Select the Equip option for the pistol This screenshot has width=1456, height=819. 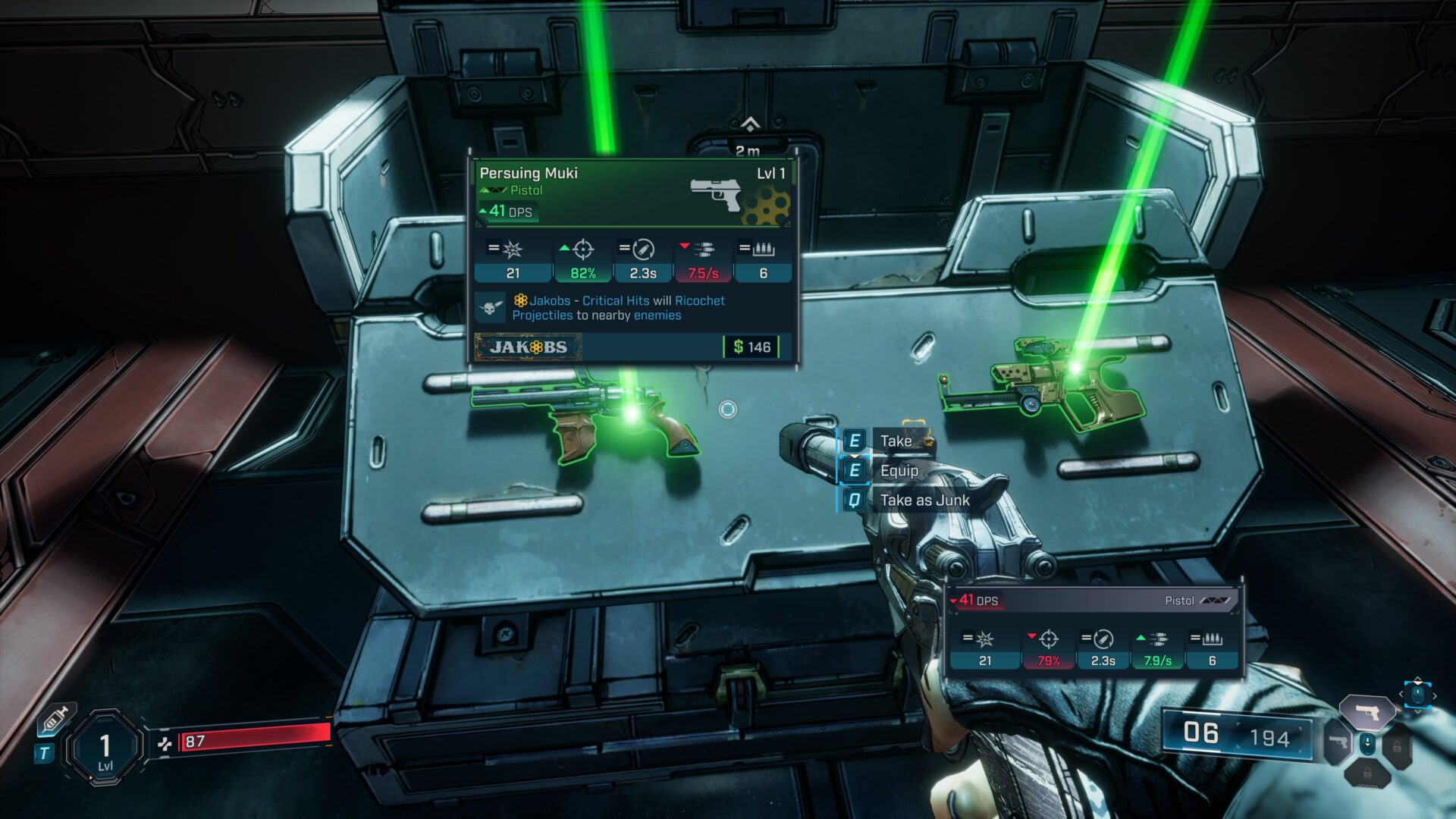899,471
